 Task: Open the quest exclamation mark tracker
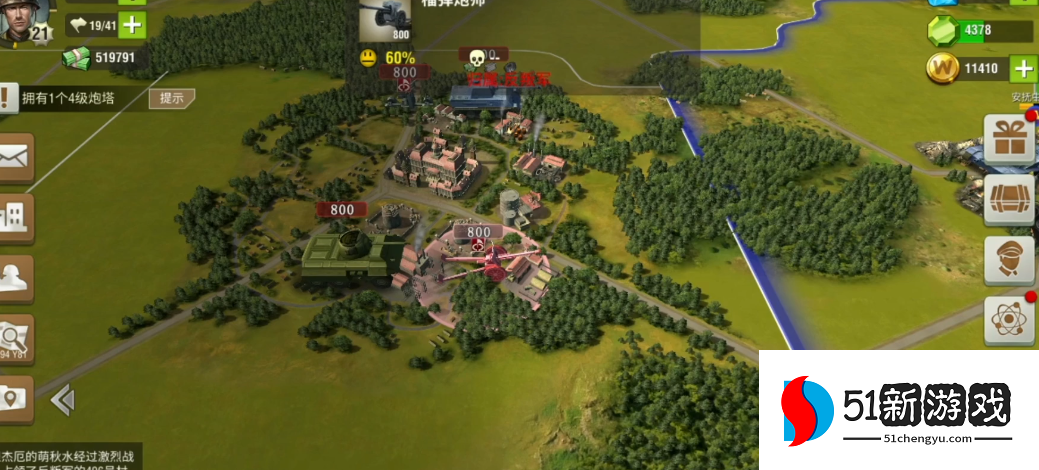click(x=8, y=98)
